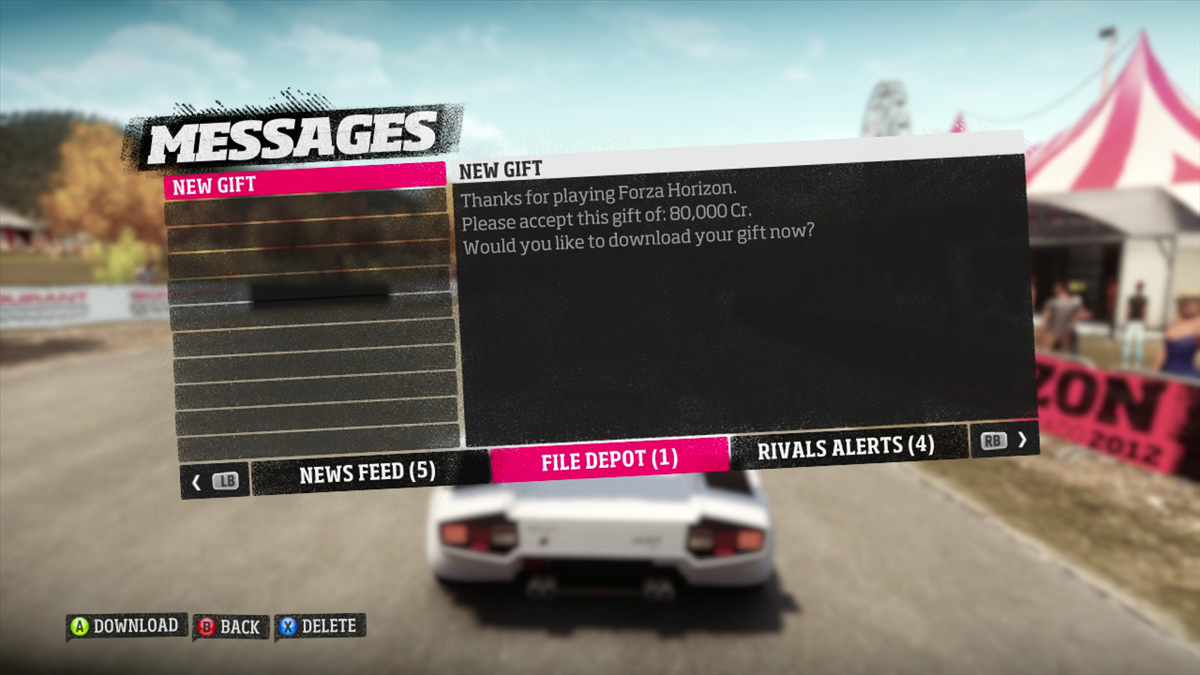Show the Rivals Alerts tab
Screen dimensions: 1200x675
click(x=845, y=447)
